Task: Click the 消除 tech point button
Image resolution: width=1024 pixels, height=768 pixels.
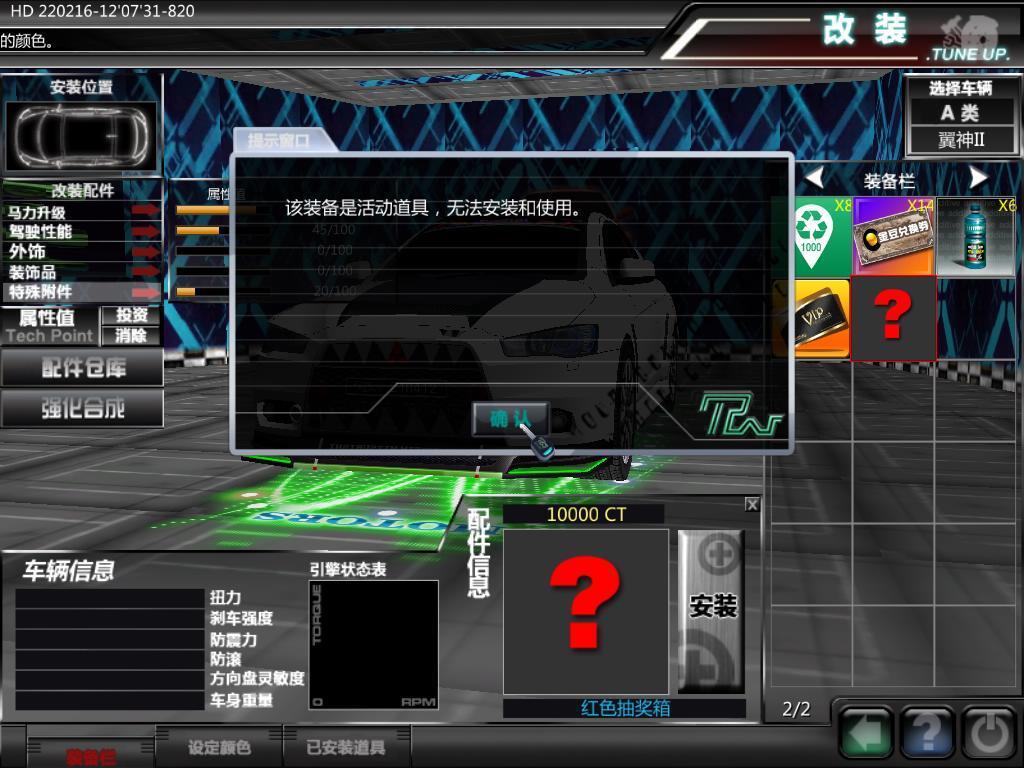Action: 131,336
